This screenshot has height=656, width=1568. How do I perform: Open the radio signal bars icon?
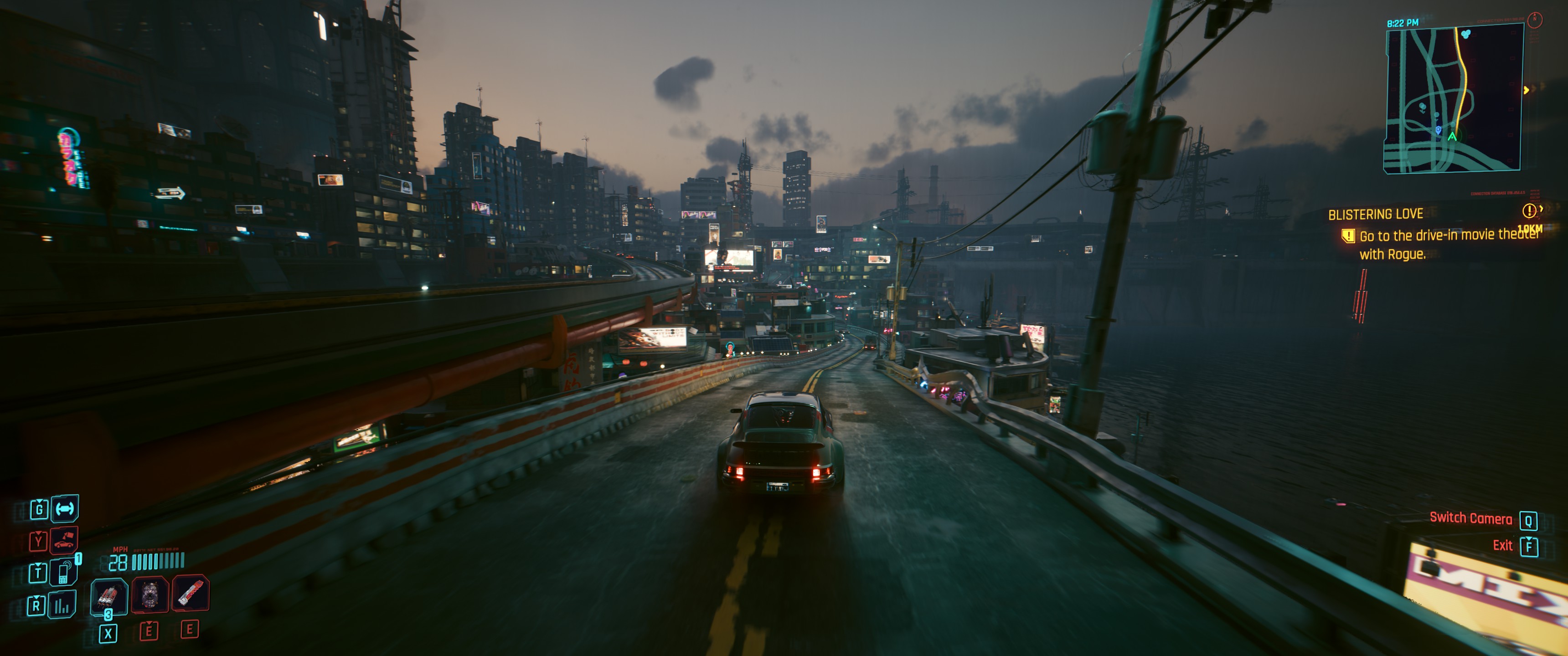point(62,605)
